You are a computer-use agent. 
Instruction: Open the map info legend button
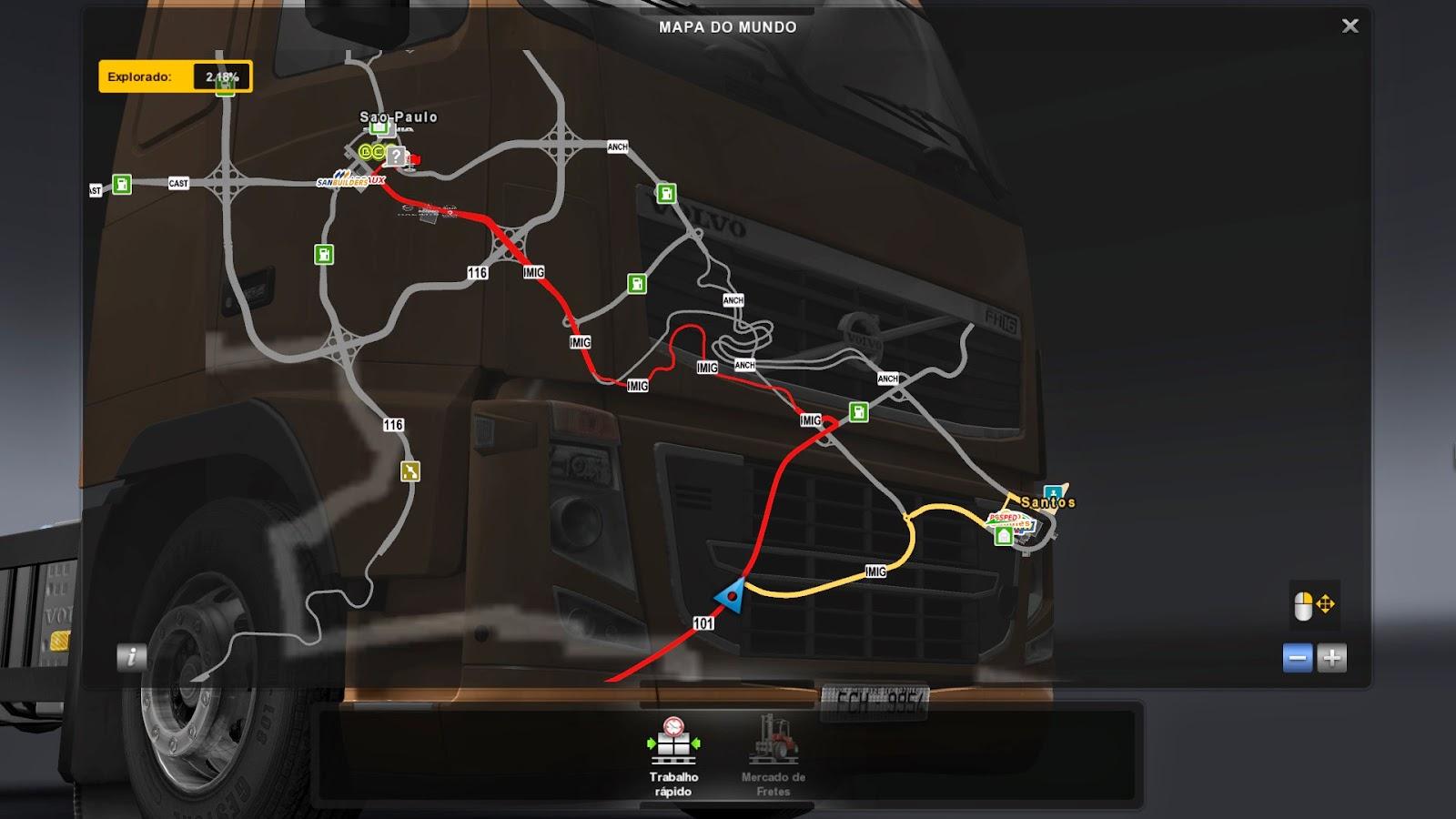(132, 657)
